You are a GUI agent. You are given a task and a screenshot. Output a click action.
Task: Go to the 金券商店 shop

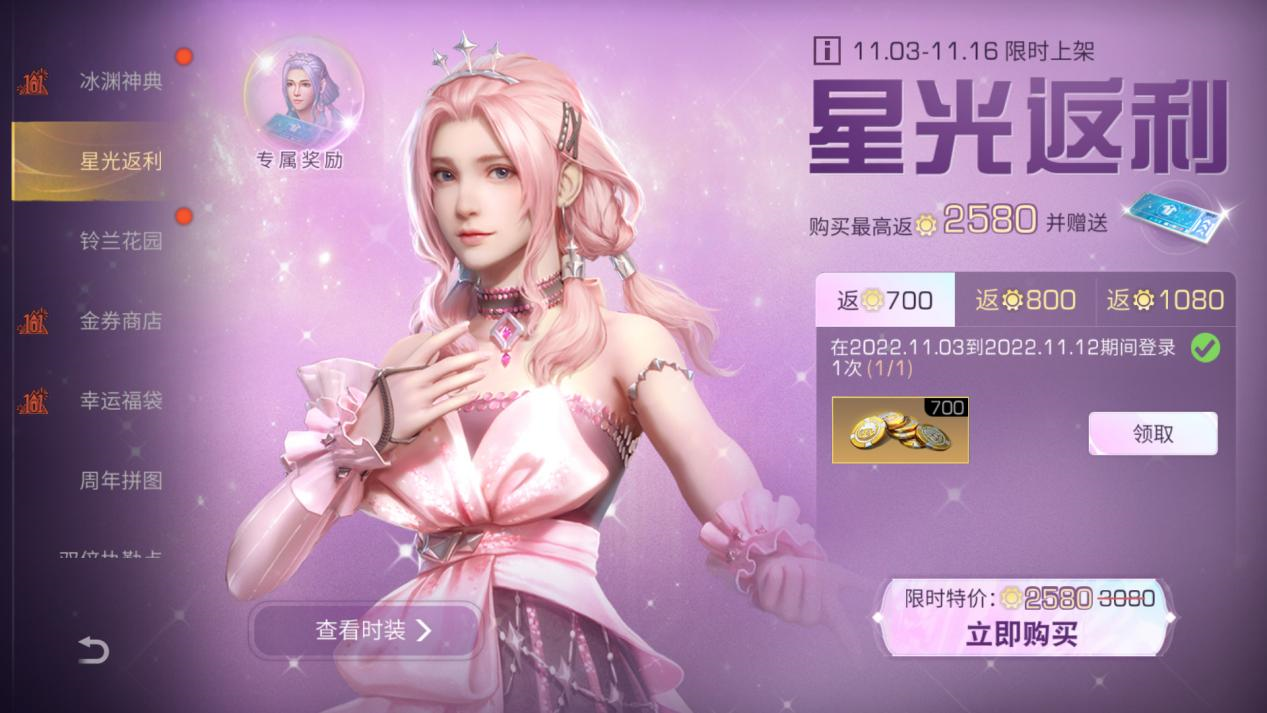[x=120, y=322]
